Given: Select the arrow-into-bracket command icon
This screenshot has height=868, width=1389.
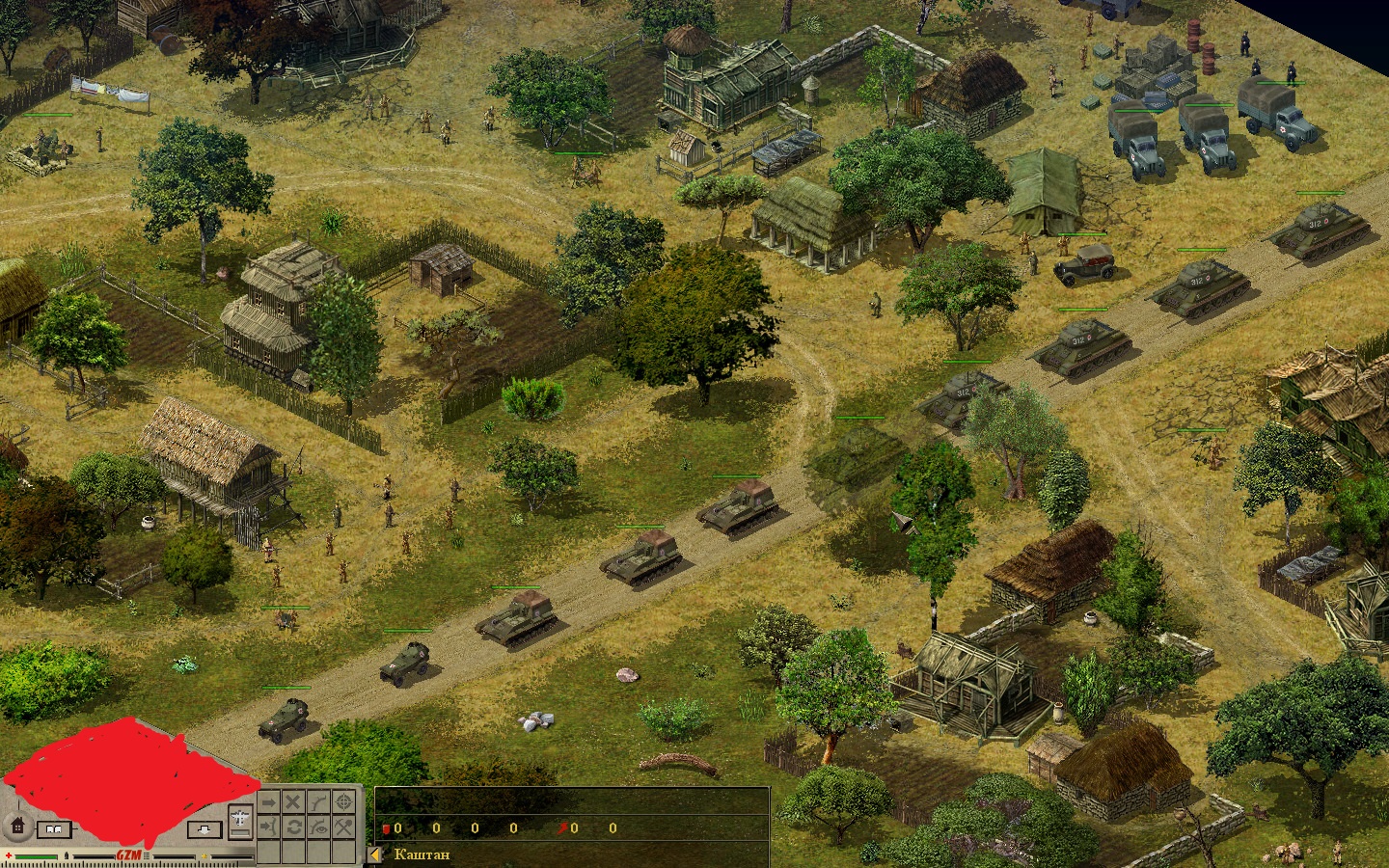Looking at the screenshot, I should point(268,827).
